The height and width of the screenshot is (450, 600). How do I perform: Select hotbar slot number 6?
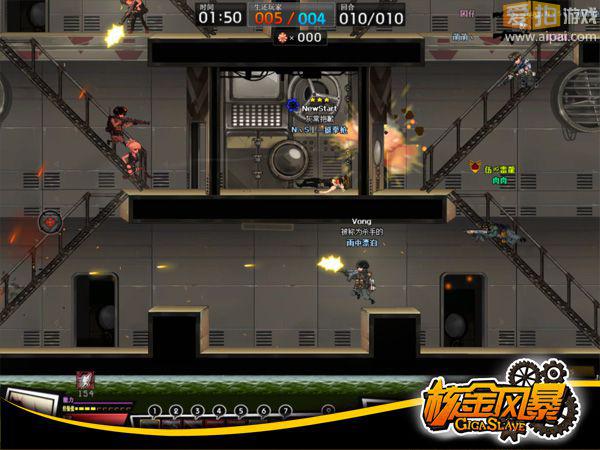click(x=264, y=410)
